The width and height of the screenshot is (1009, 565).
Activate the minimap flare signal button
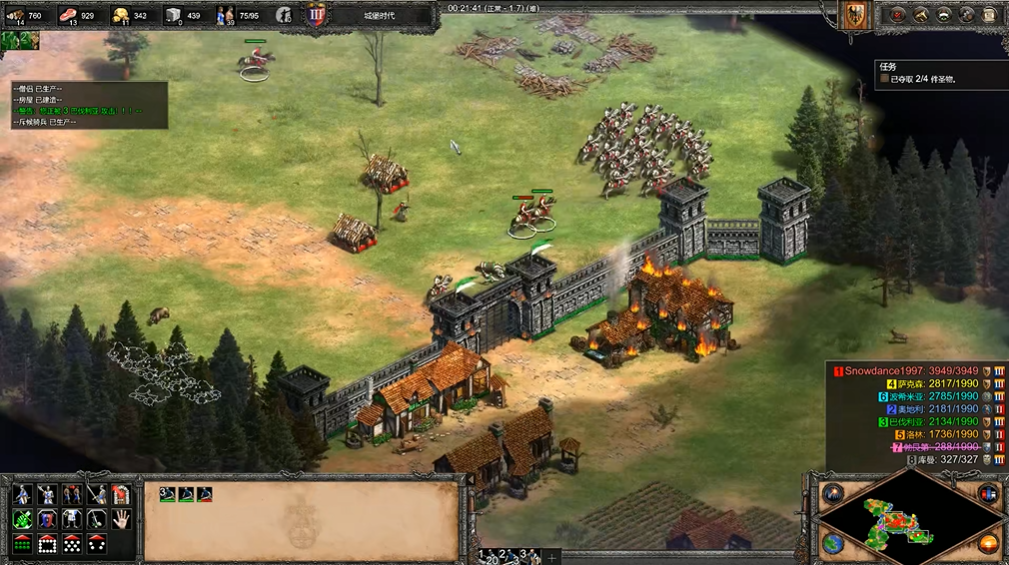(x=833, y=493)
